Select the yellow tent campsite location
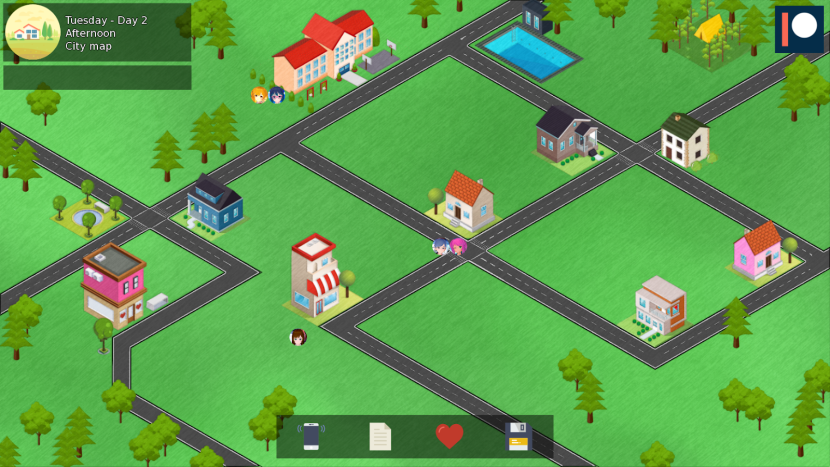 click(710, 32)
